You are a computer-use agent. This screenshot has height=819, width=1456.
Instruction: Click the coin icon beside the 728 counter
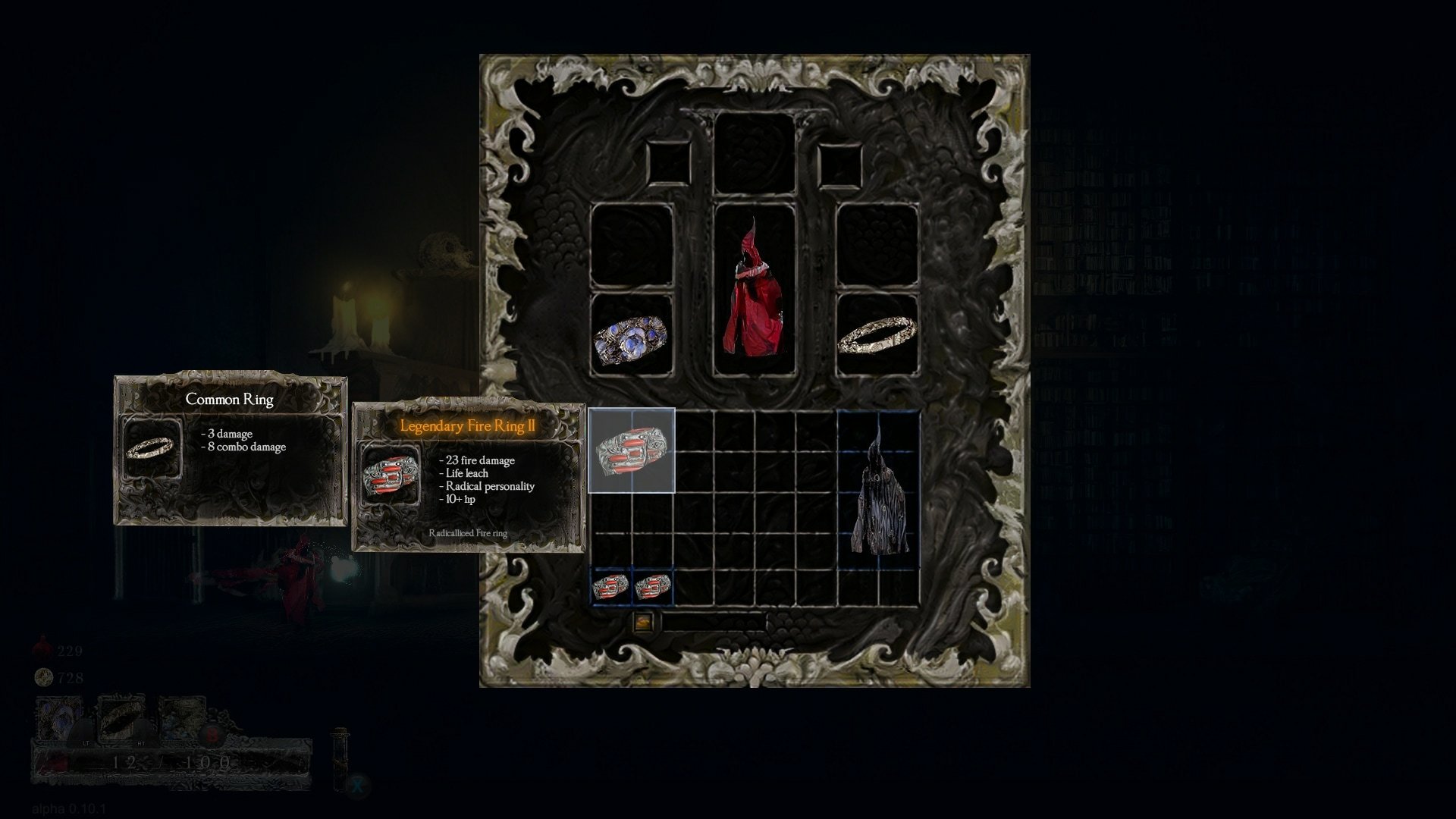(x=43, y=677)
